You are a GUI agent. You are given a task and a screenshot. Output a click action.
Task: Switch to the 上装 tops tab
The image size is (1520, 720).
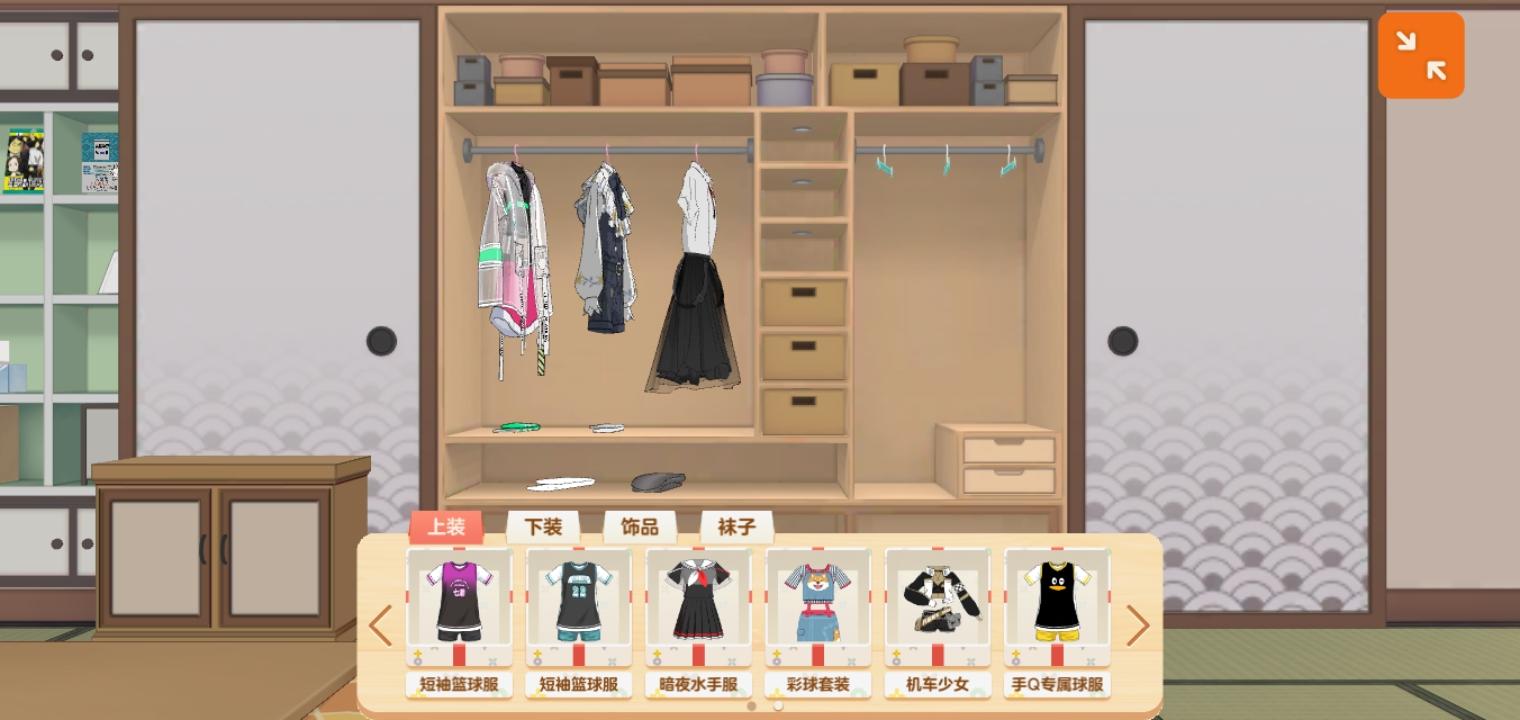(x=446, y=527)
